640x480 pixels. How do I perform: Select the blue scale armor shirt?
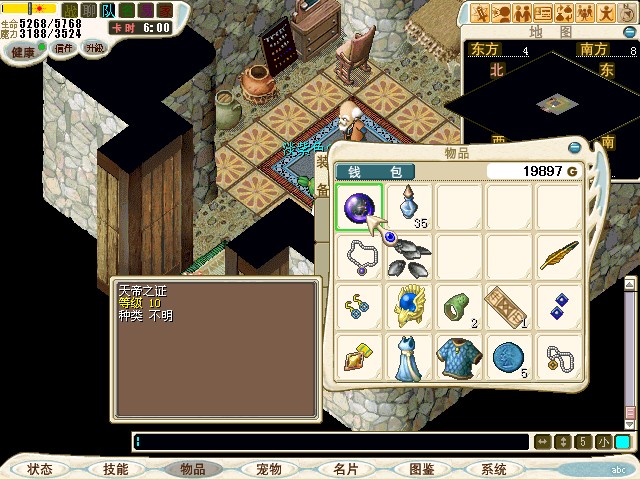click(x=460, y=357)
